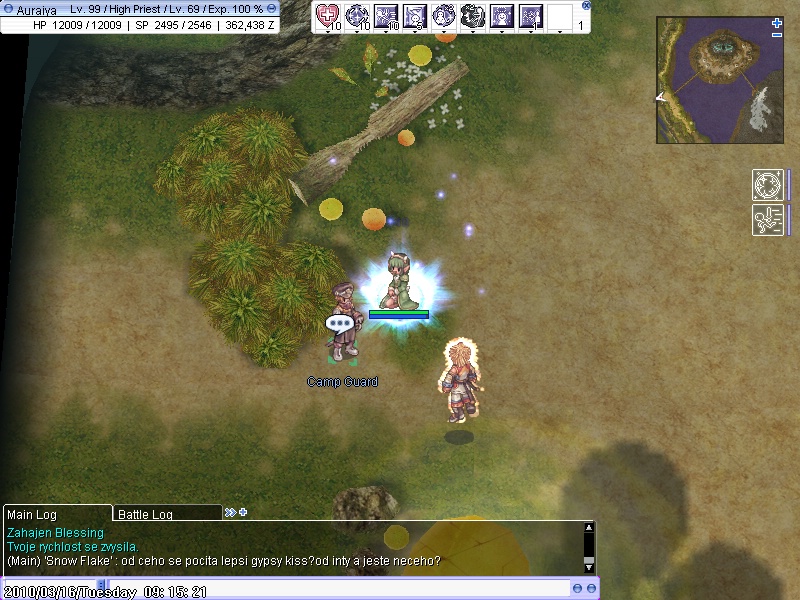Click the whisper name field left of chat input
The image size is (800, 600).
(50, 588)
